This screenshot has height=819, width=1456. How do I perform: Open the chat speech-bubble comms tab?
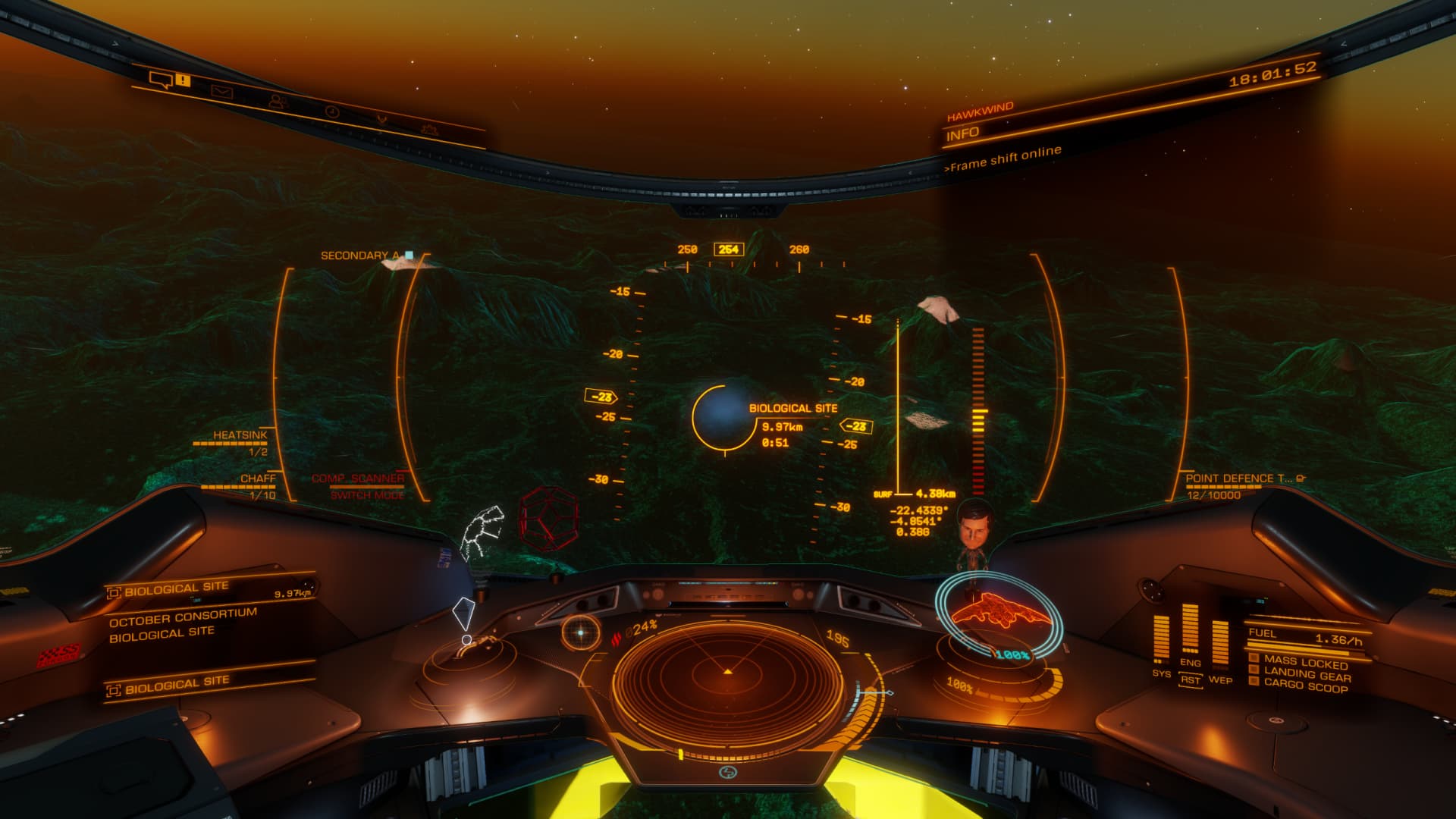tap(161, 78)
